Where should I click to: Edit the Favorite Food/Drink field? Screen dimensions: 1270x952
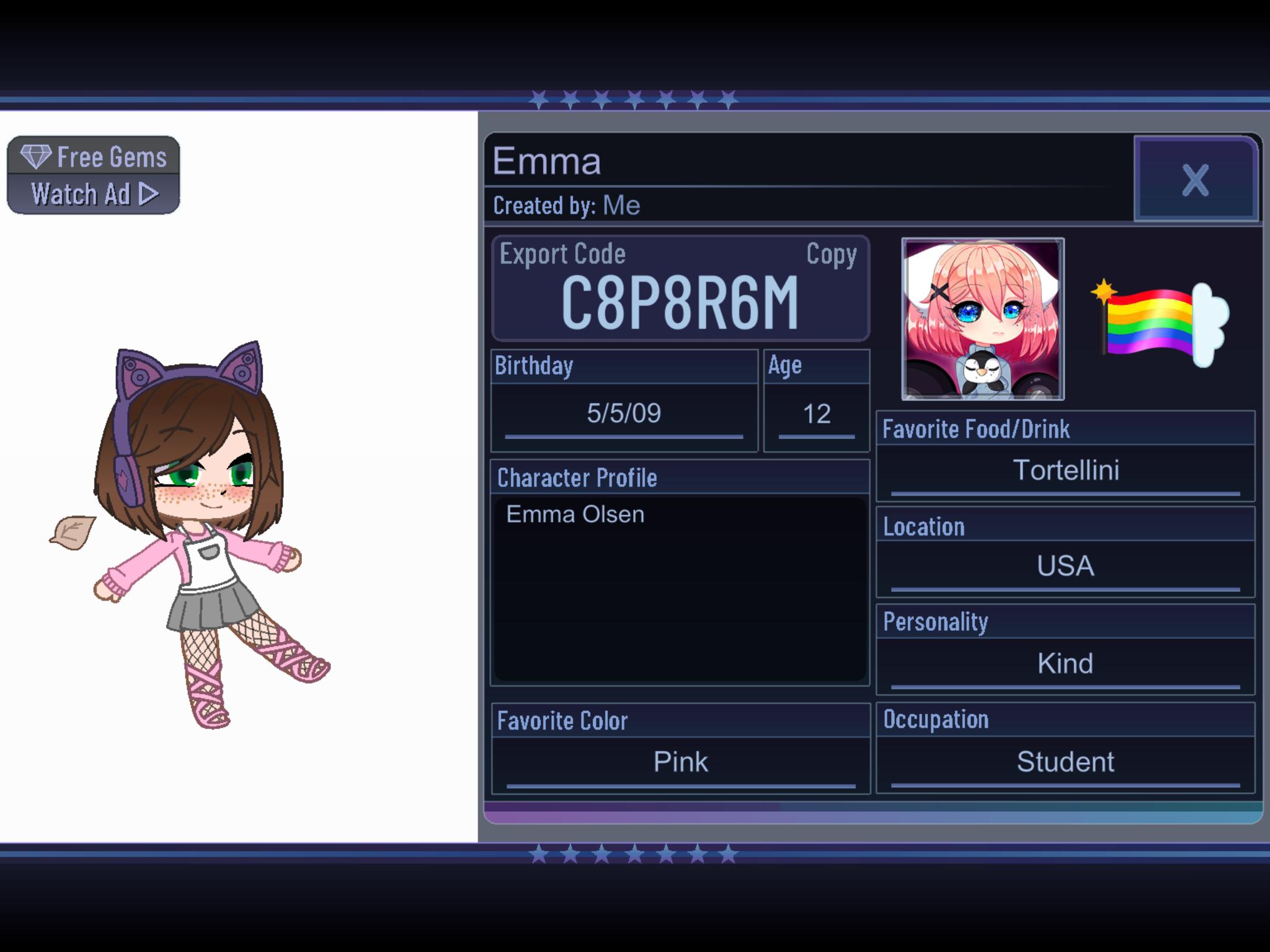[1065, 470]
